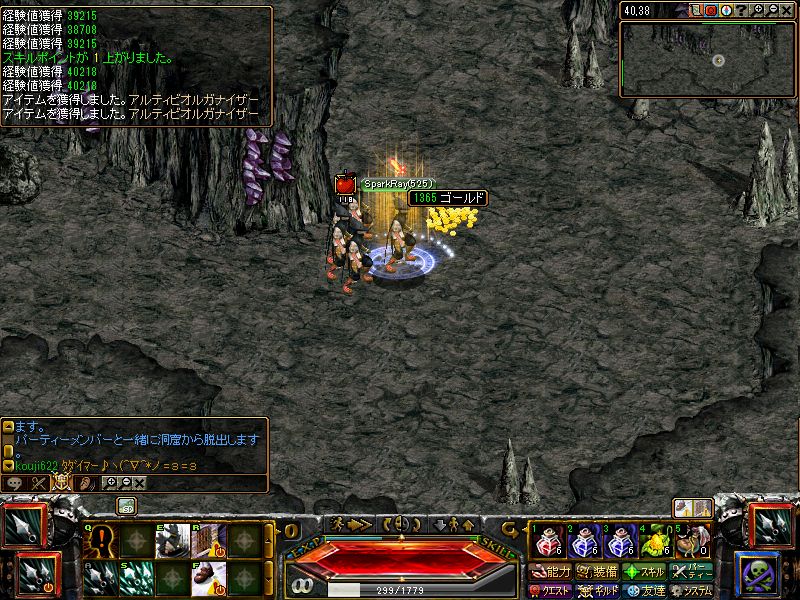The height and width of the screenshot is (600, 800).
Task: Open the 能力 (Abilities) menu
Action: point(551,572)
